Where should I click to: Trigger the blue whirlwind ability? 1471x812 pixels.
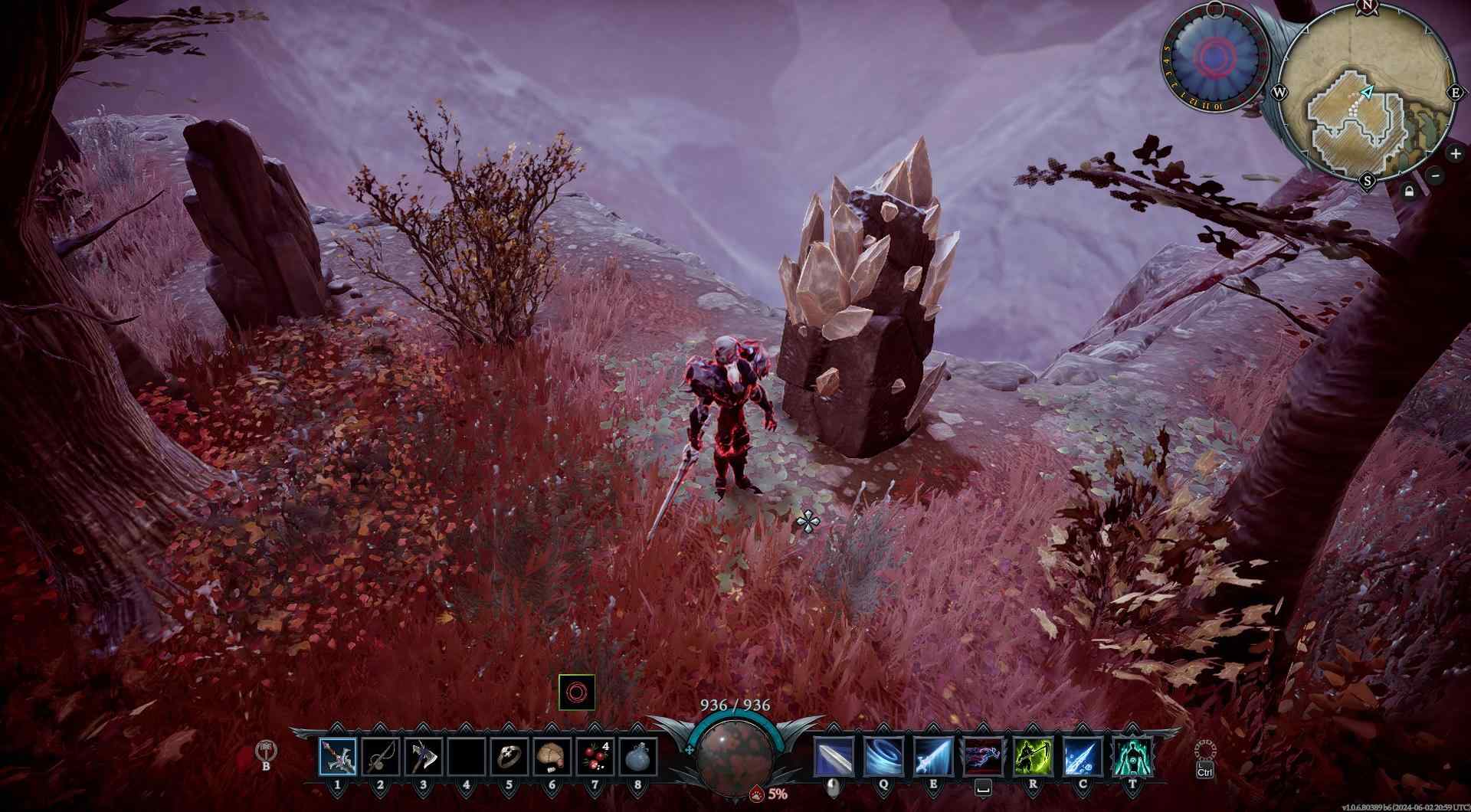883,756
